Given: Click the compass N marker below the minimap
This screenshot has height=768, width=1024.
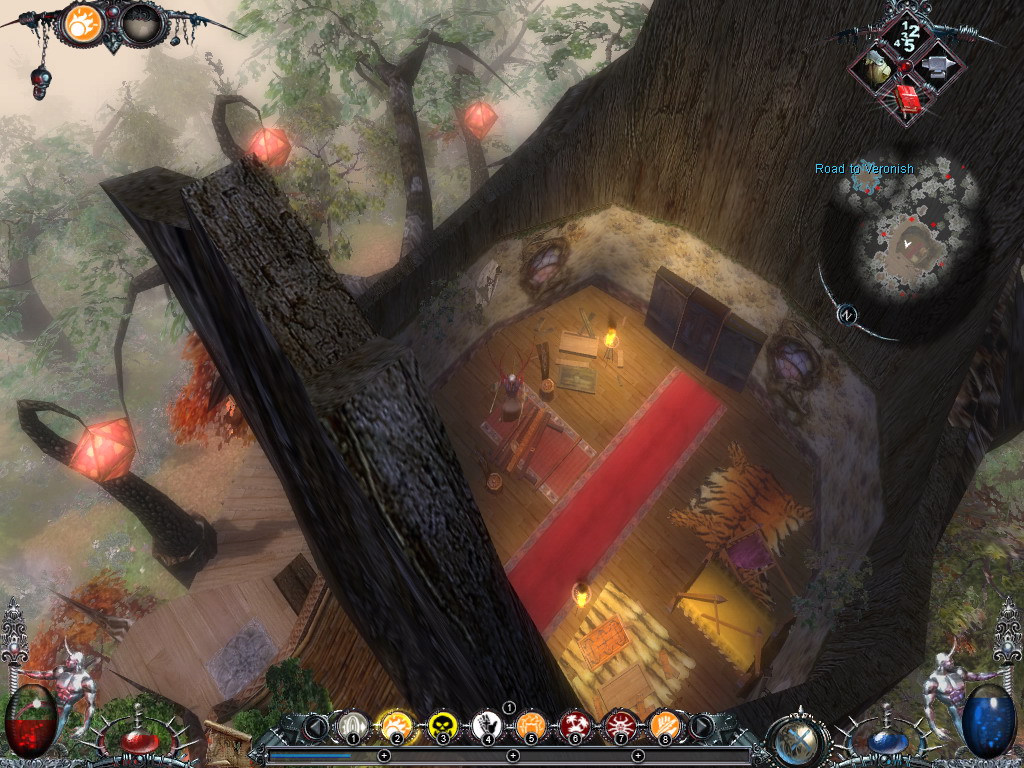Looking at the screenshot, I should click(847, 314).
